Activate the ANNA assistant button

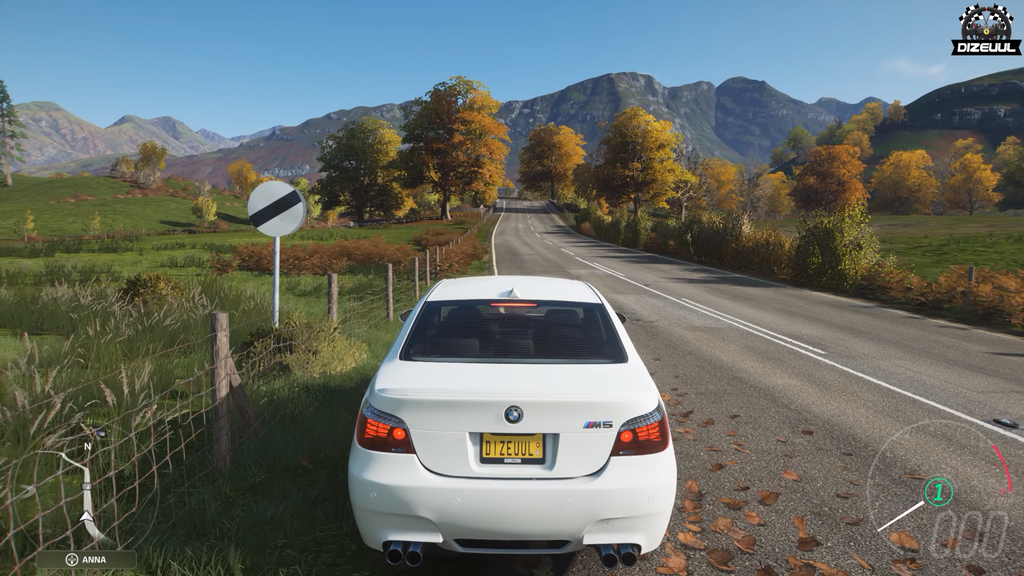[x=86, y=560]
